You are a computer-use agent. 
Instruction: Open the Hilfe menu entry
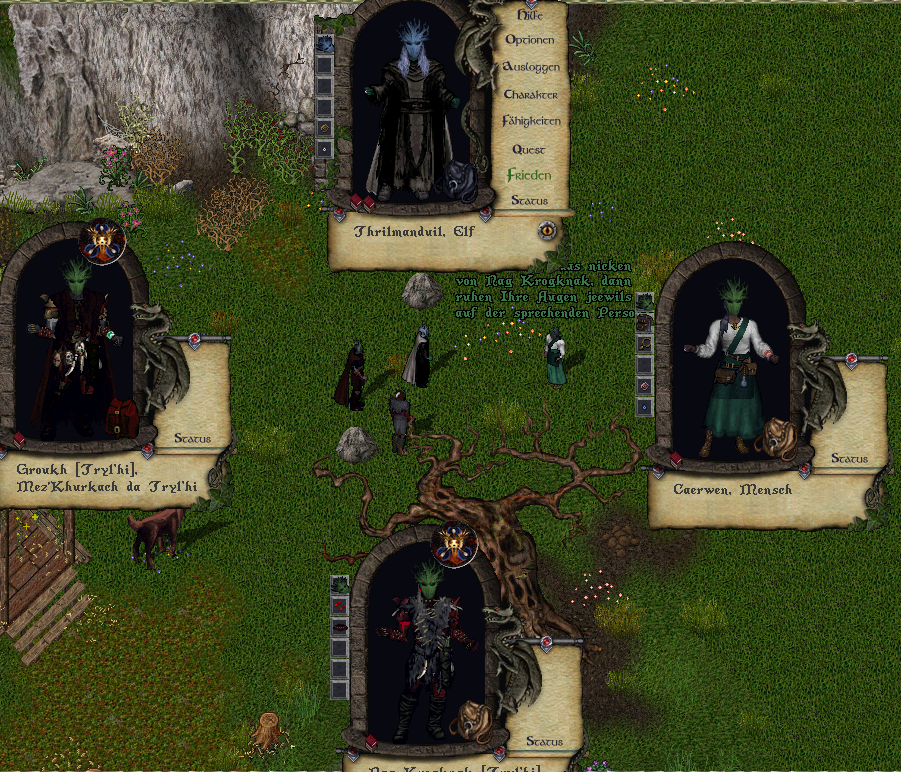(x=529, y=15)
